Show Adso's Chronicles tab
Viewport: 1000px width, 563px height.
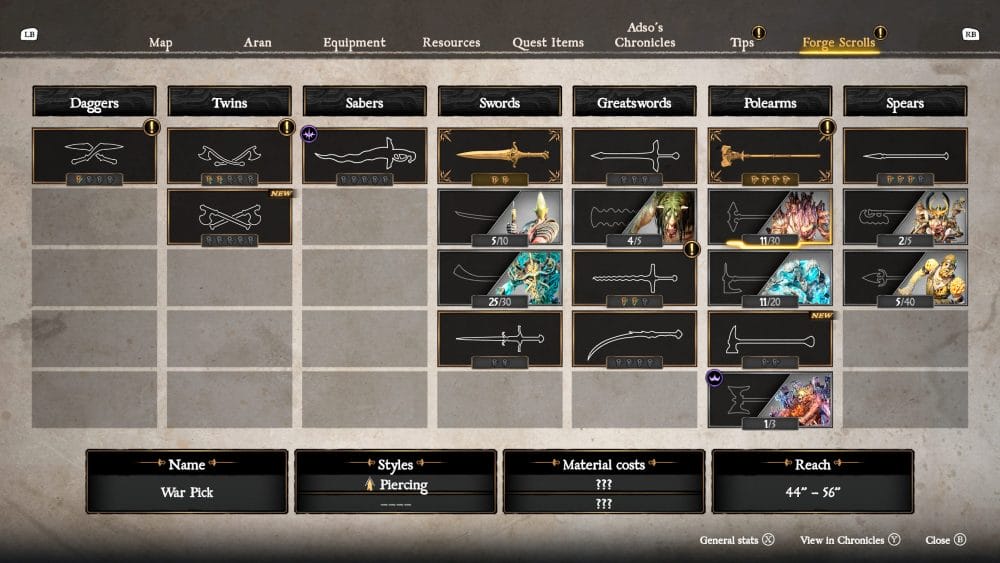[x=645, y=36]
